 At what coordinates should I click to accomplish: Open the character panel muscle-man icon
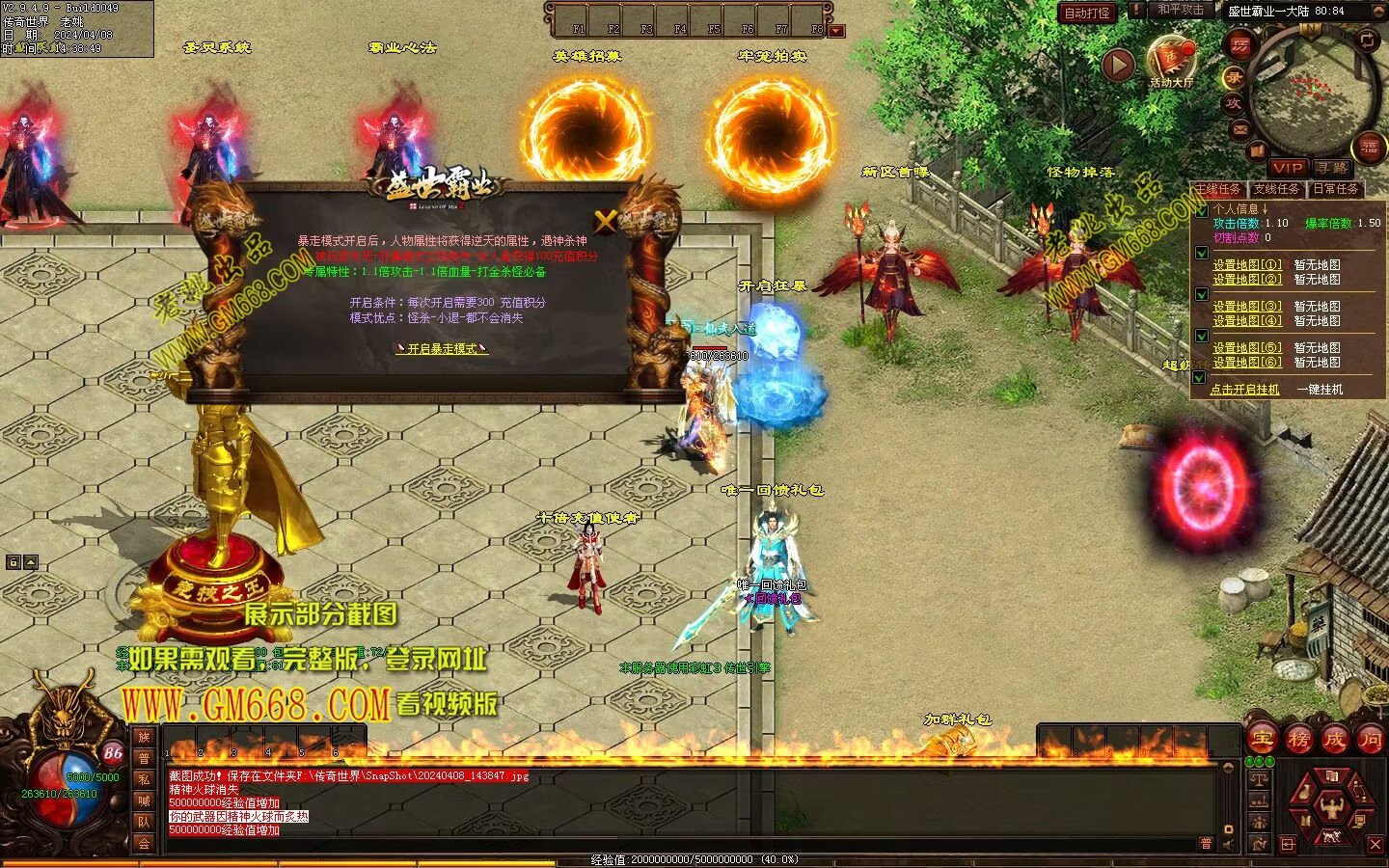click(1333, 806)
